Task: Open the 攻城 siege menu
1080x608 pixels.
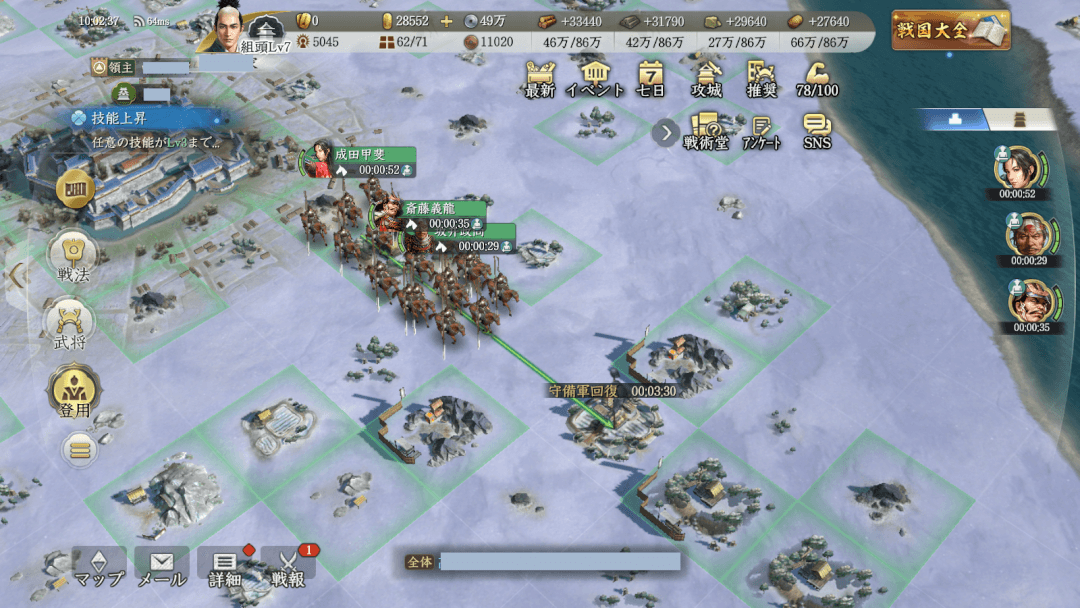Action: [707, 78]
